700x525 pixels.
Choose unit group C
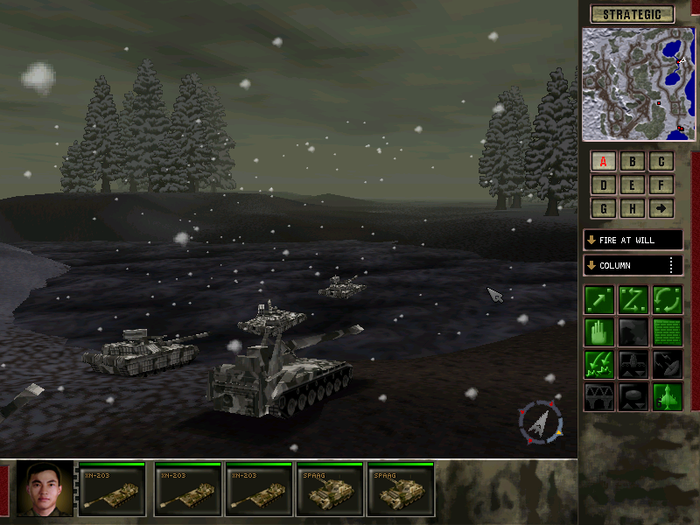661,161
